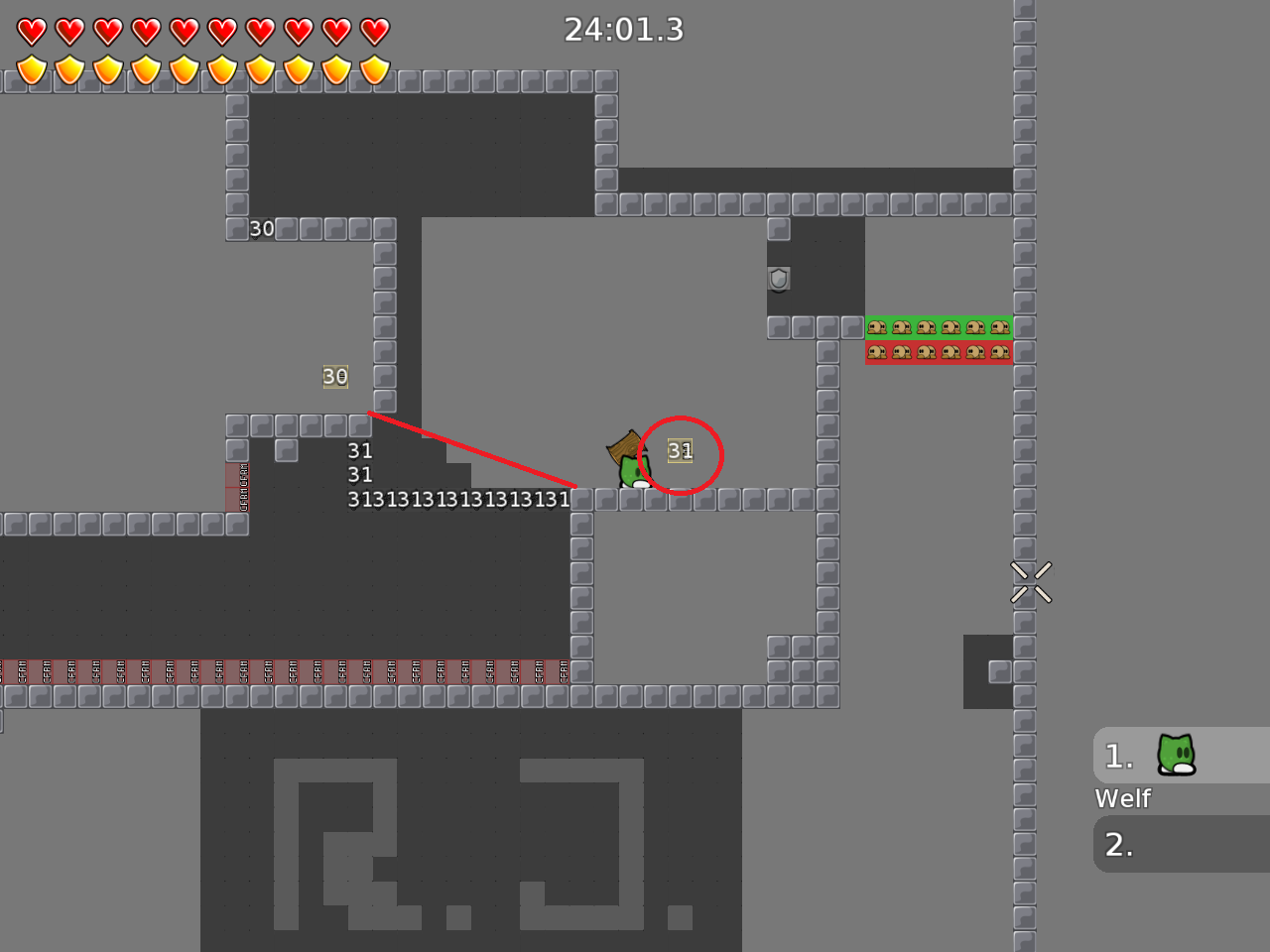This screenshot has height=952, width=1270.
Task: Click the spectator crosshair marker on the right wall
Action: tap(1032, 581)
